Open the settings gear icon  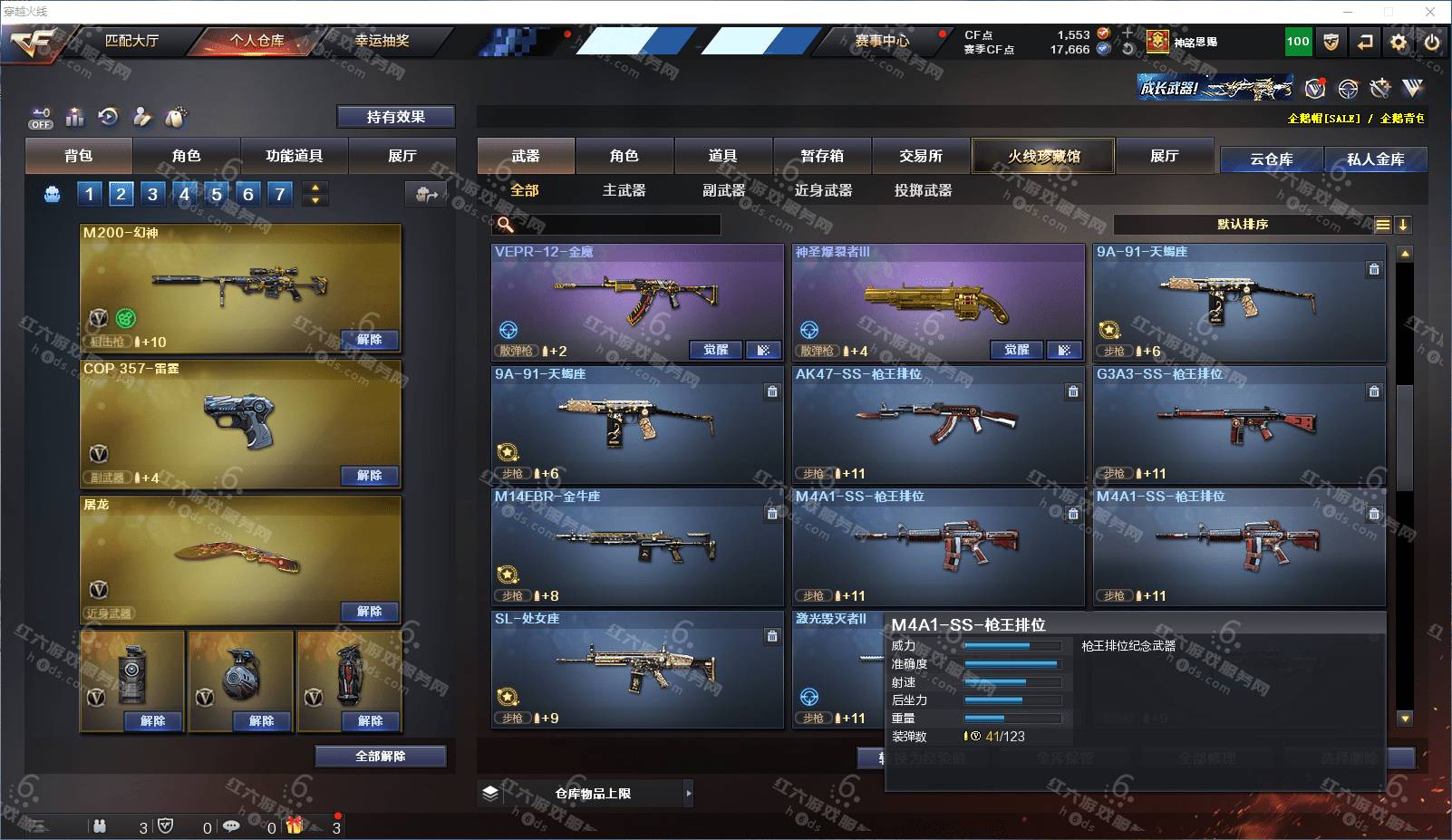(1399, 42)
